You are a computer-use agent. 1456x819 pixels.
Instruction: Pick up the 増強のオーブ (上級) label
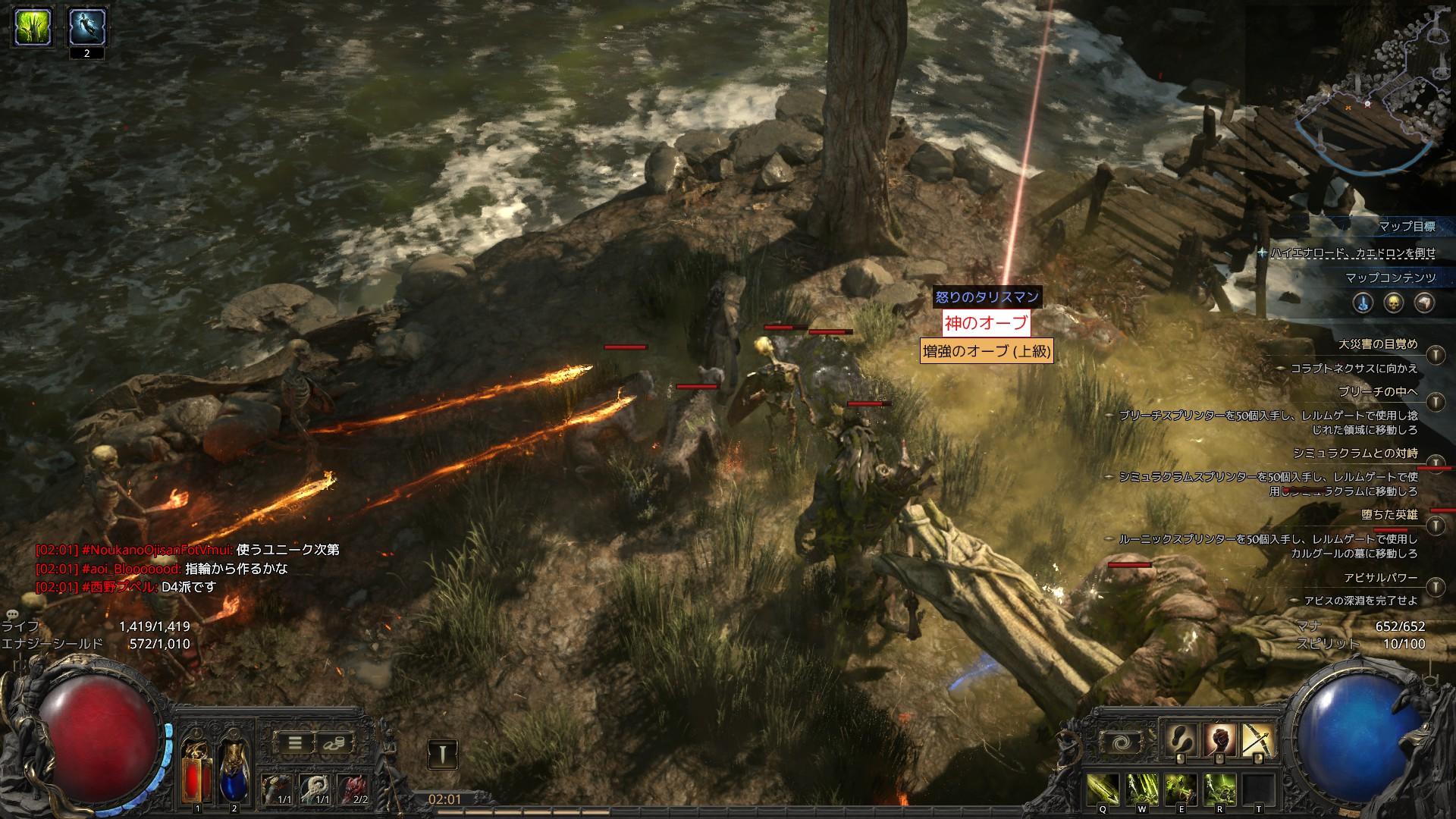[x=986, y=351]
